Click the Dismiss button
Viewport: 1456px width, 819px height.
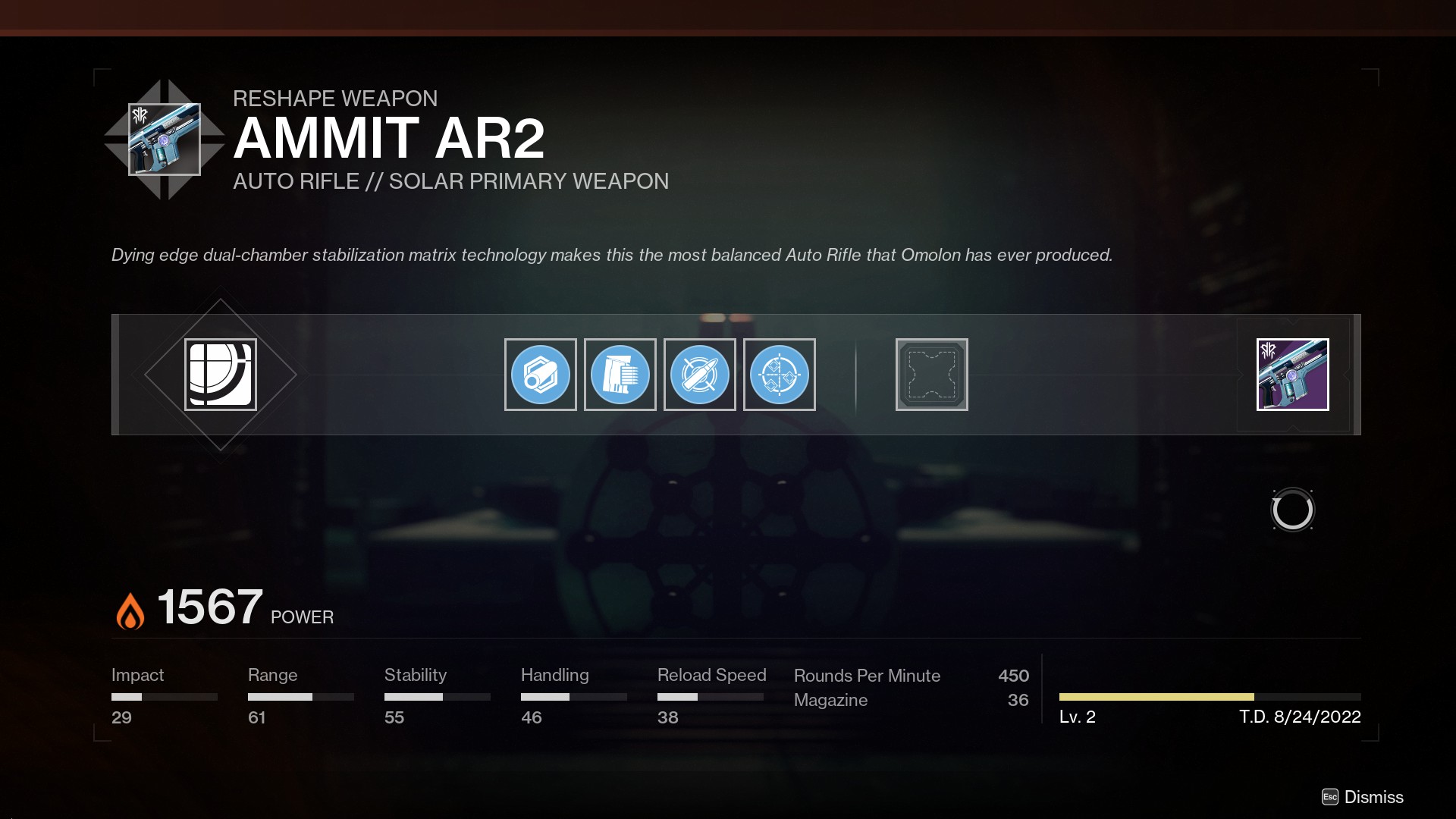[1373, 797]
